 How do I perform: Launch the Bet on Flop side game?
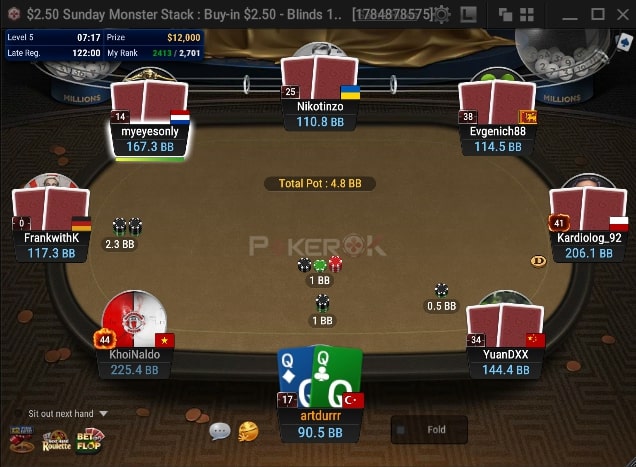coord(91,438)
